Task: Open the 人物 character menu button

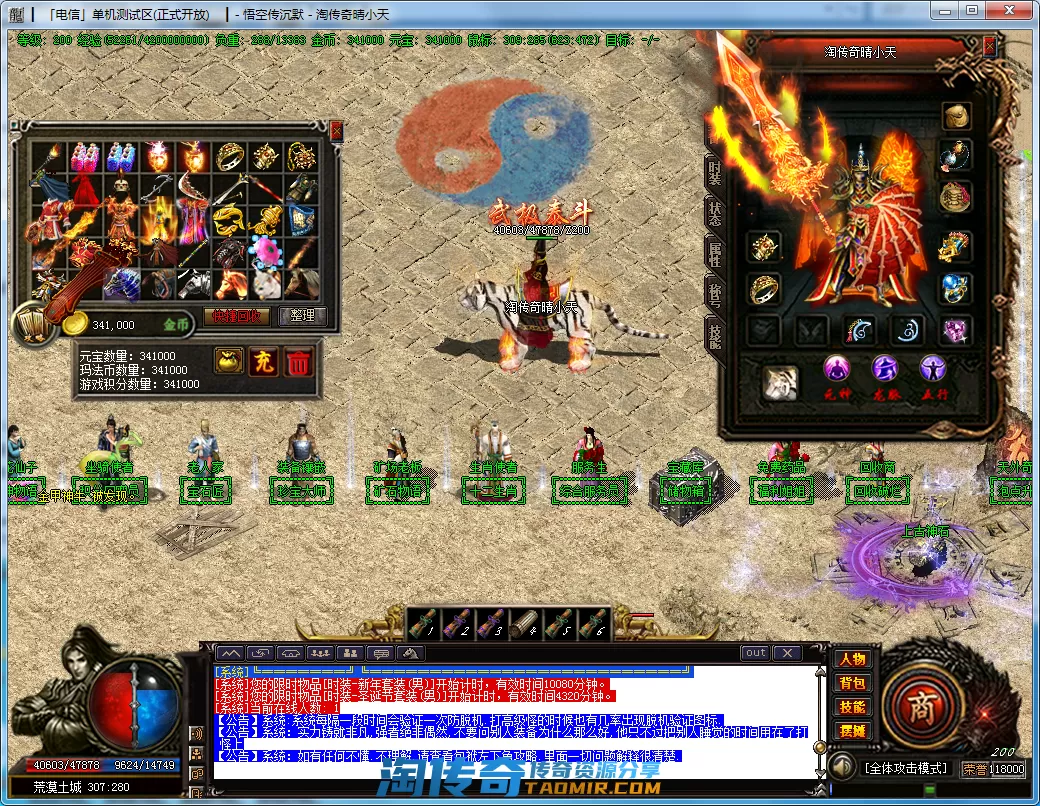Action: click(852, 660)
